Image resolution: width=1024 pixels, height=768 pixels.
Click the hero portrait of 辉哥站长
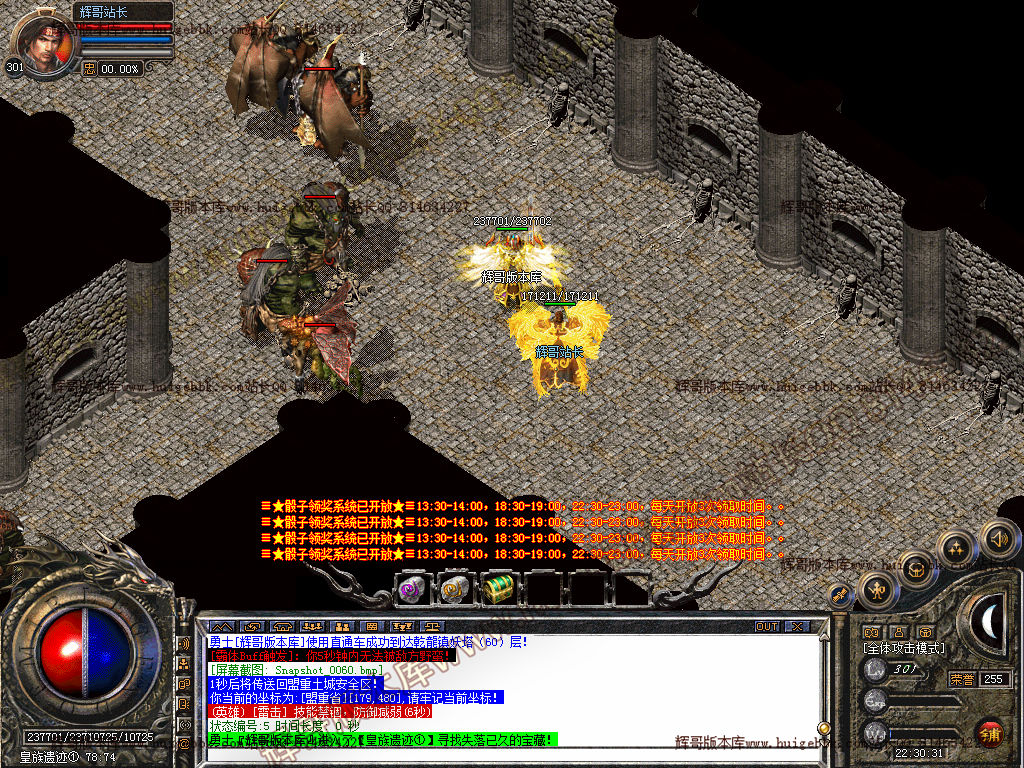coord(40,44)
